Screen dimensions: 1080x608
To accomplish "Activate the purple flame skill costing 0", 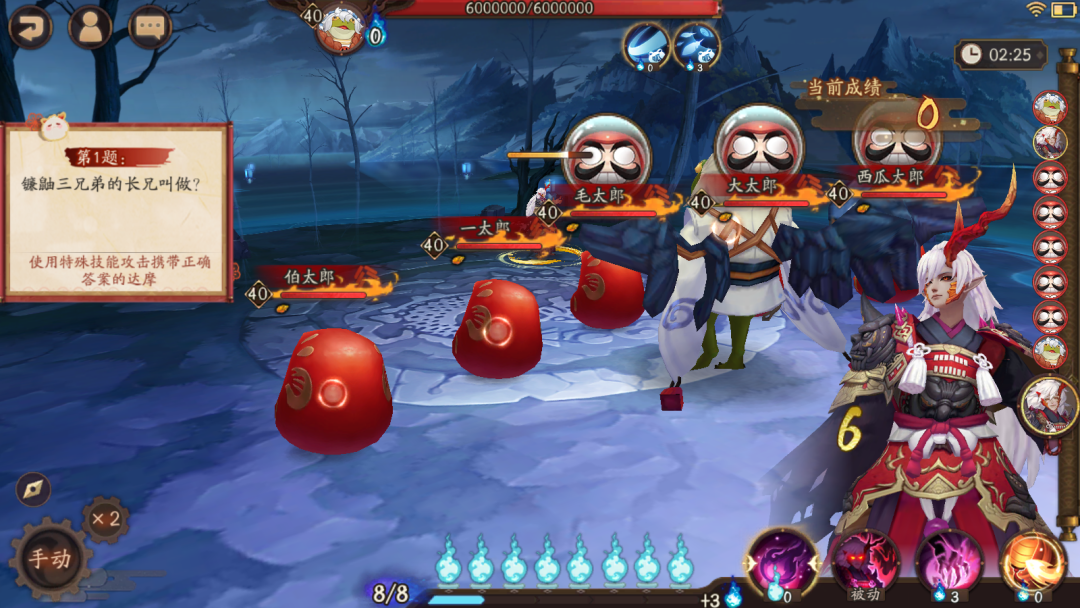I will (780, 562).
